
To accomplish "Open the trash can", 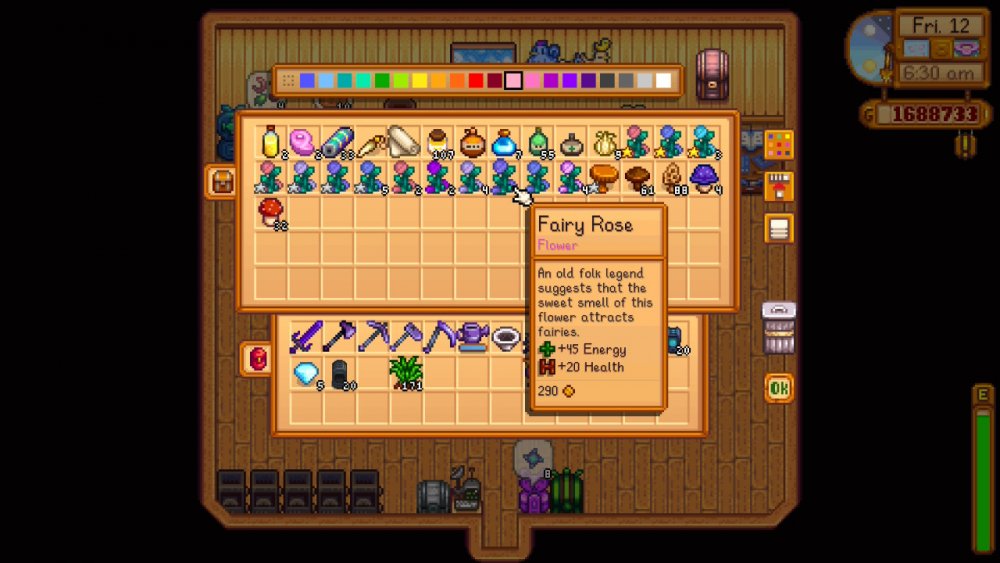I will click(x=779, y=328).
